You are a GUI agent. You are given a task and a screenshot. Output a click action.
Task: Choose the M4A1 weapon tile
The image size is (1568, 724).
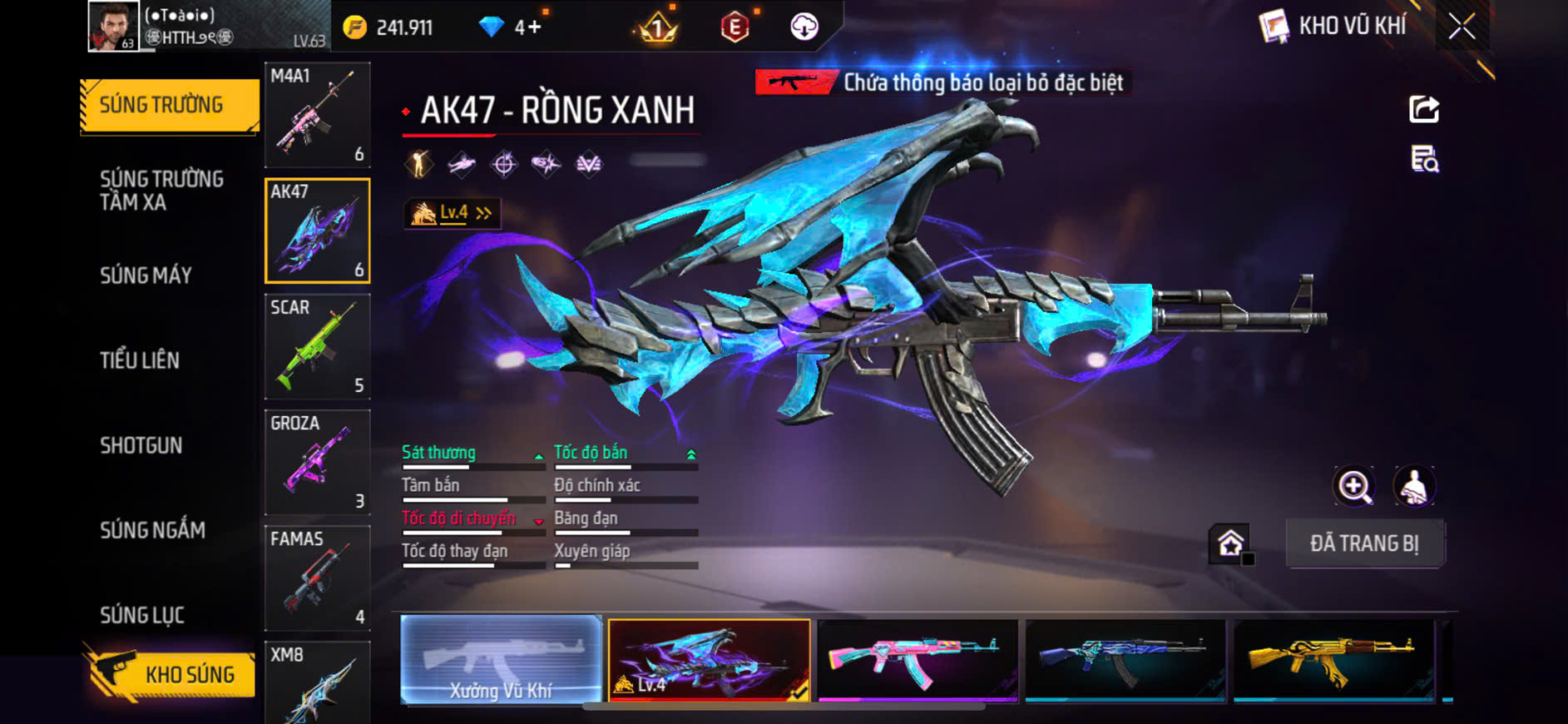click(317, 115)
